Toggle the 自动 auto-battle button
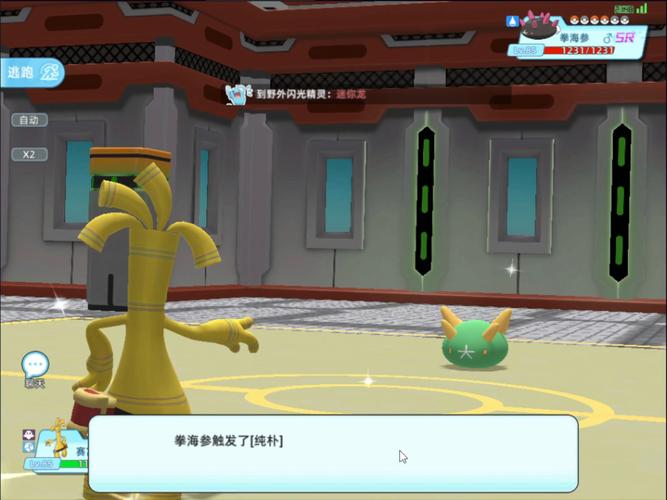Image resolution: width=667 pixels, height=500 pixels. coord(29,120)
